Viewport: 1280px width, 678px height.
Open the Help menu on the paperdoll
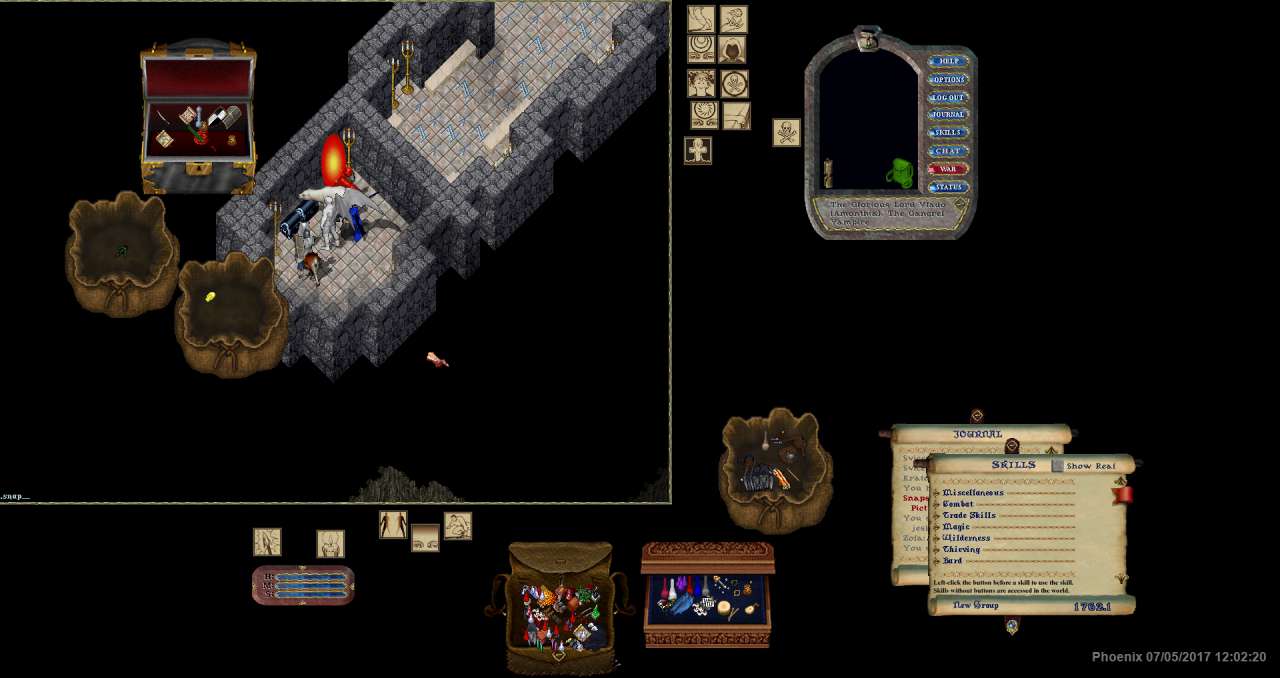pyautogui.click(x=947, y=62)
